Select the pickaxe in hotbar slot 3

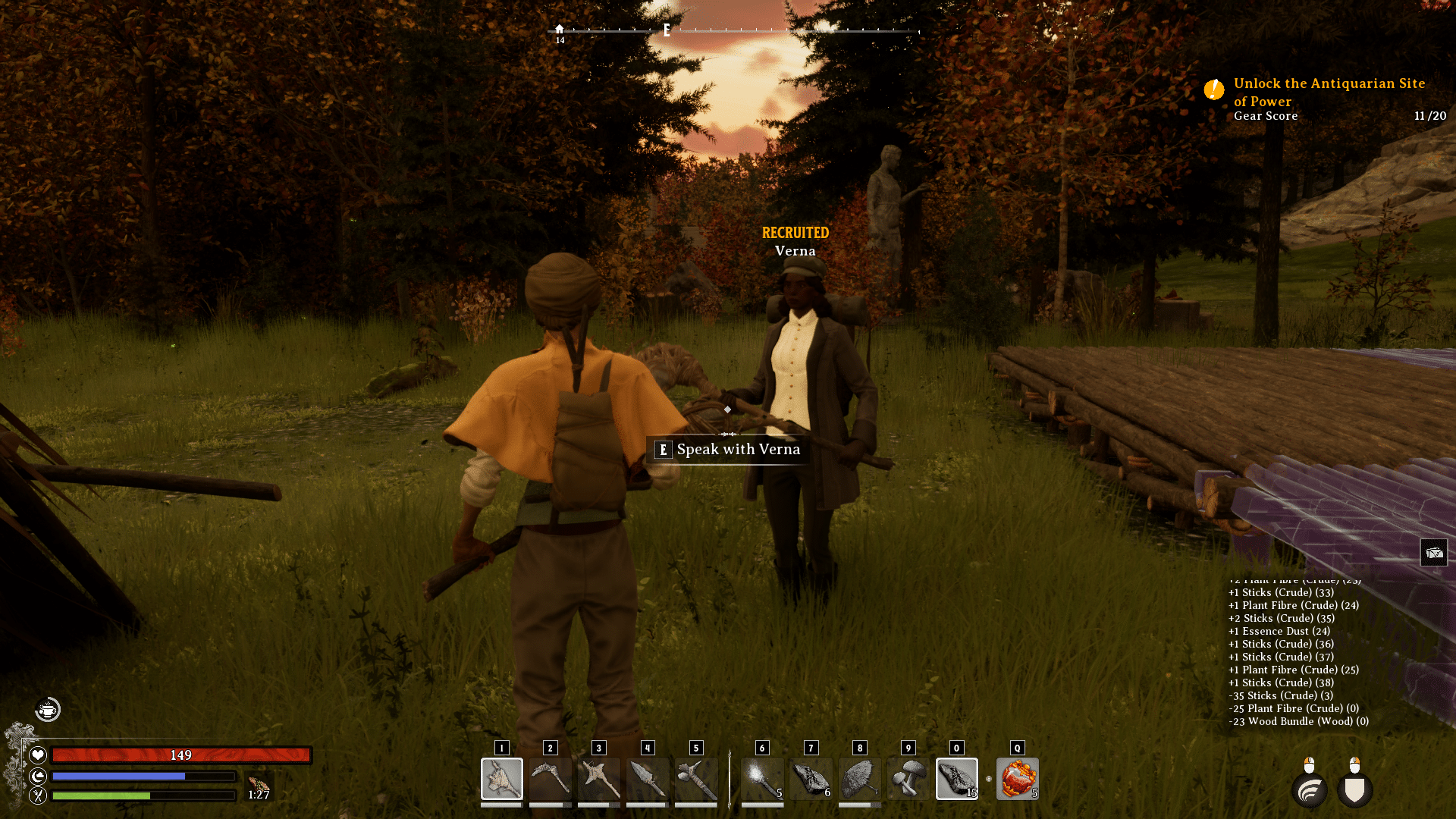(598, 779)
